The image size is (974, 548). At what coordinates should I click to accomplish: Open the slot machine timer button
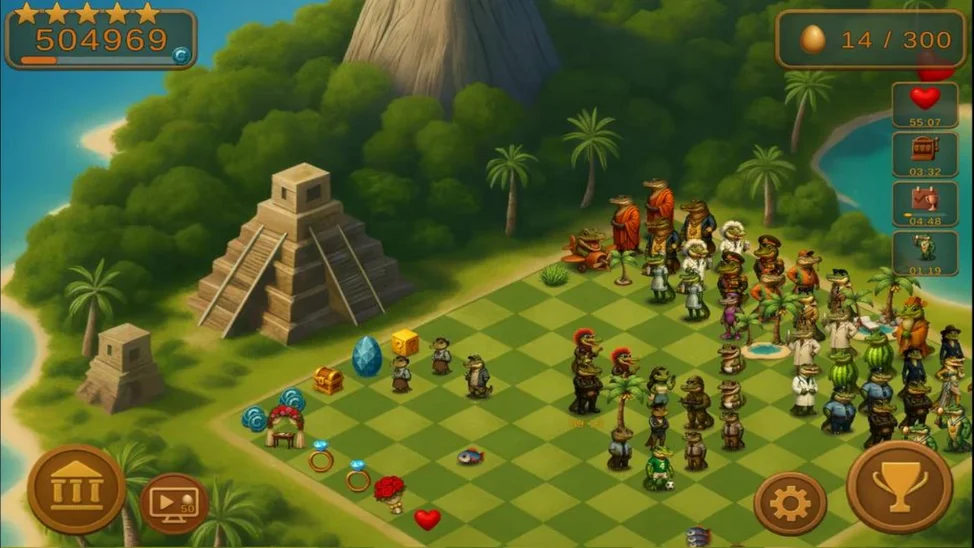tap(925, 155)
